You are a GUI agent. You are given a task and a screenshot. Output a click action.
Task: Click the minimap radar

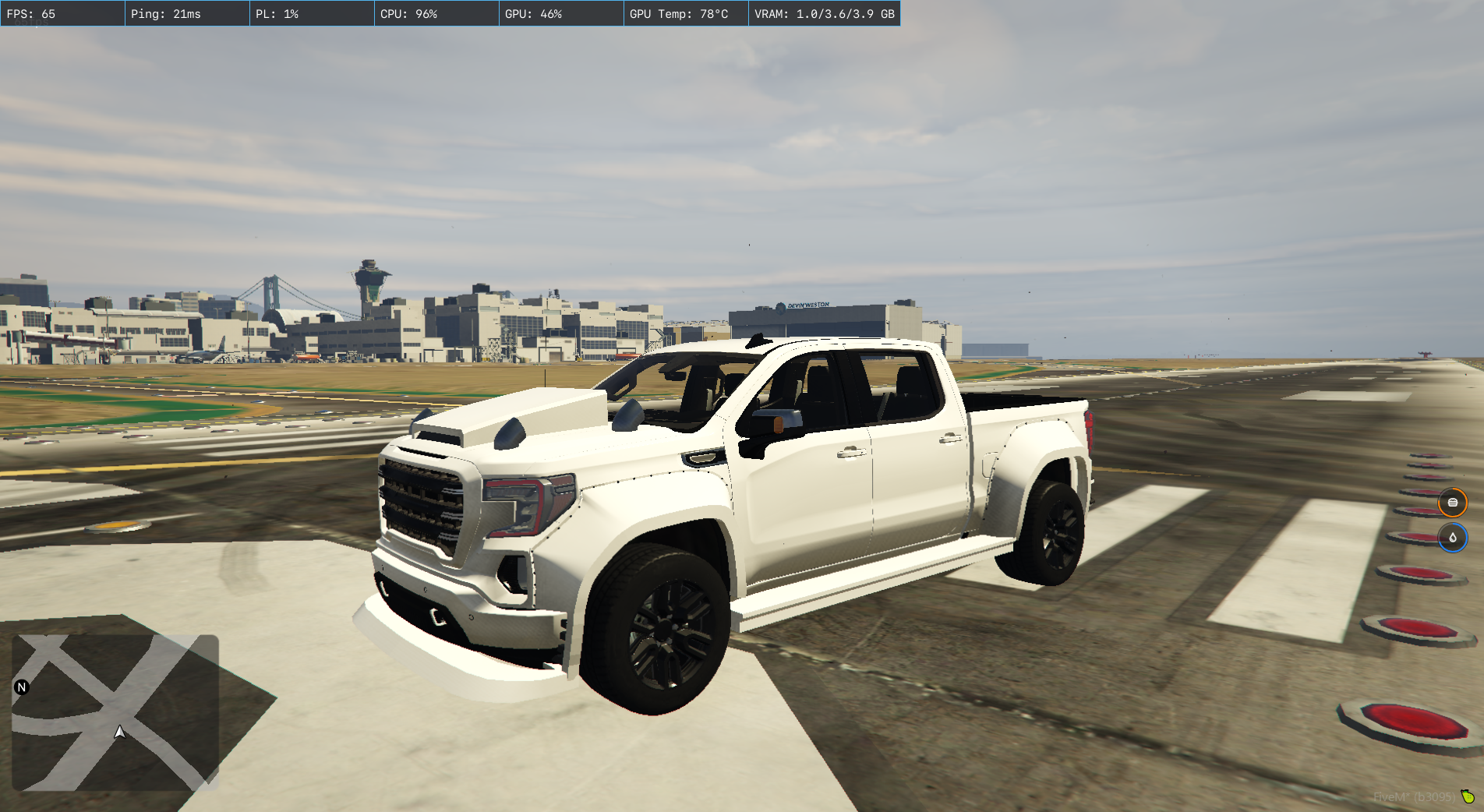(x=115, y=712)
